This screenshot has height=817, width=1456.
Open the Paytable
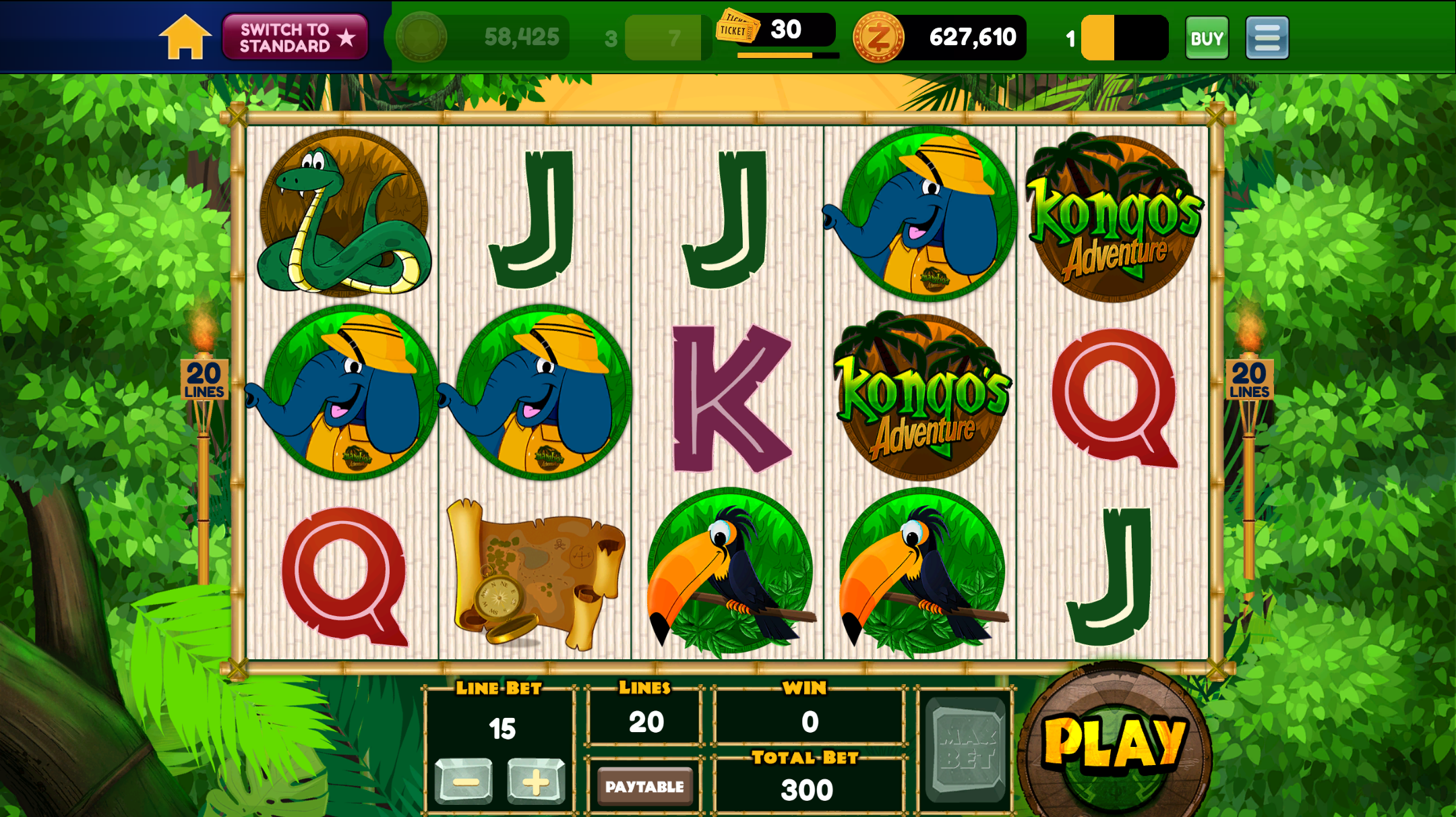click(x=644, y=786)
